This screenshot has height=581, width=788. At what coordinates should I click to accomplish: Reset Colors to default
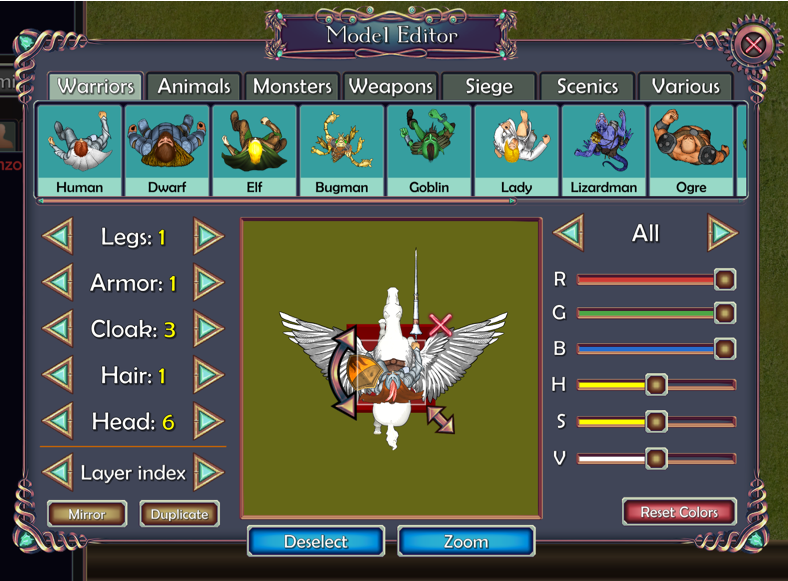pyautogui.click(x=679, y=512)
